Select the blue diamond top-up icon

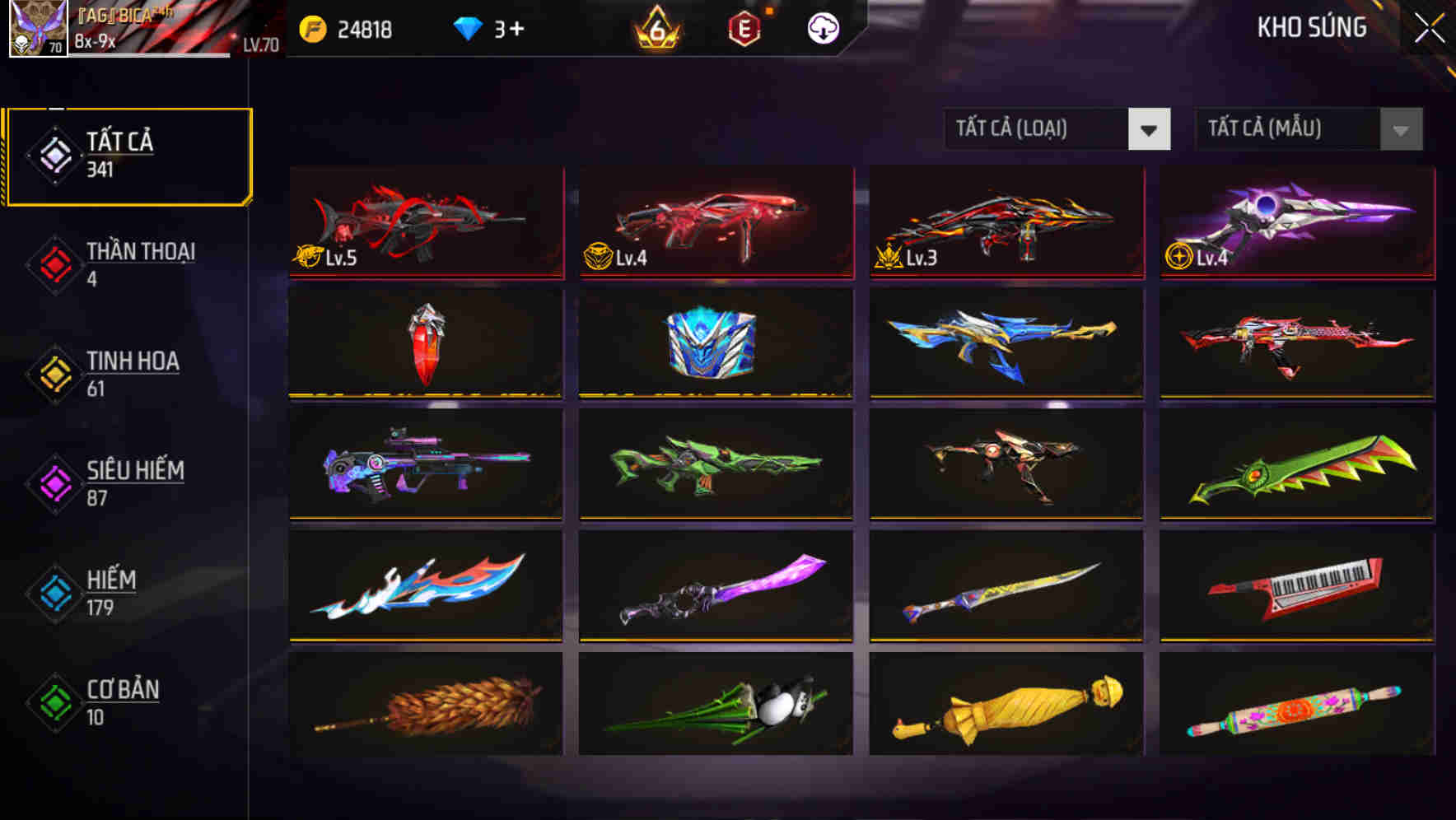coord(467,27)
